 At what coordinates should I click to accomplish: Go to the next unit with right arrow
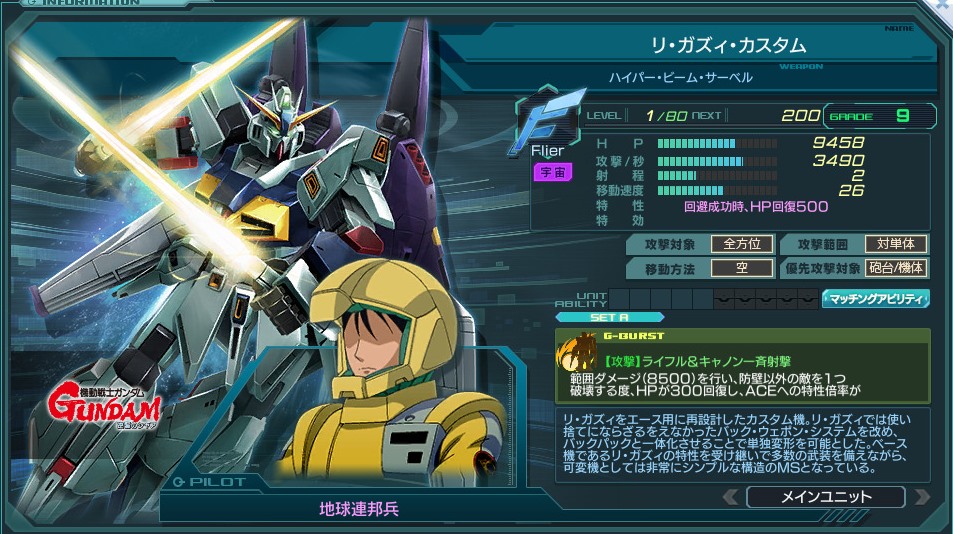click(x=921, y=497)
